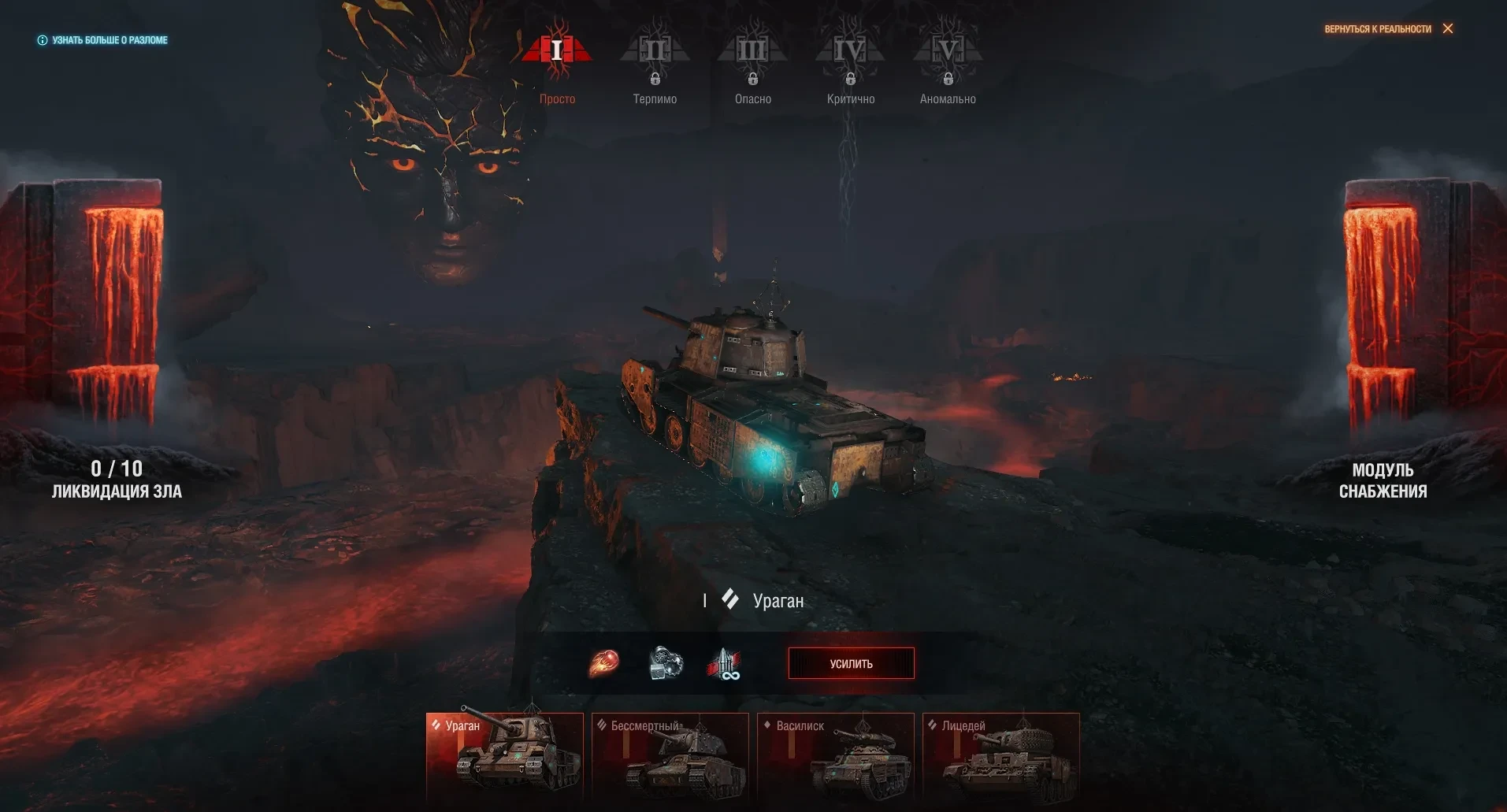Open Ликвидация зла progress panel

pyautogui.click(x=117, y=479)
